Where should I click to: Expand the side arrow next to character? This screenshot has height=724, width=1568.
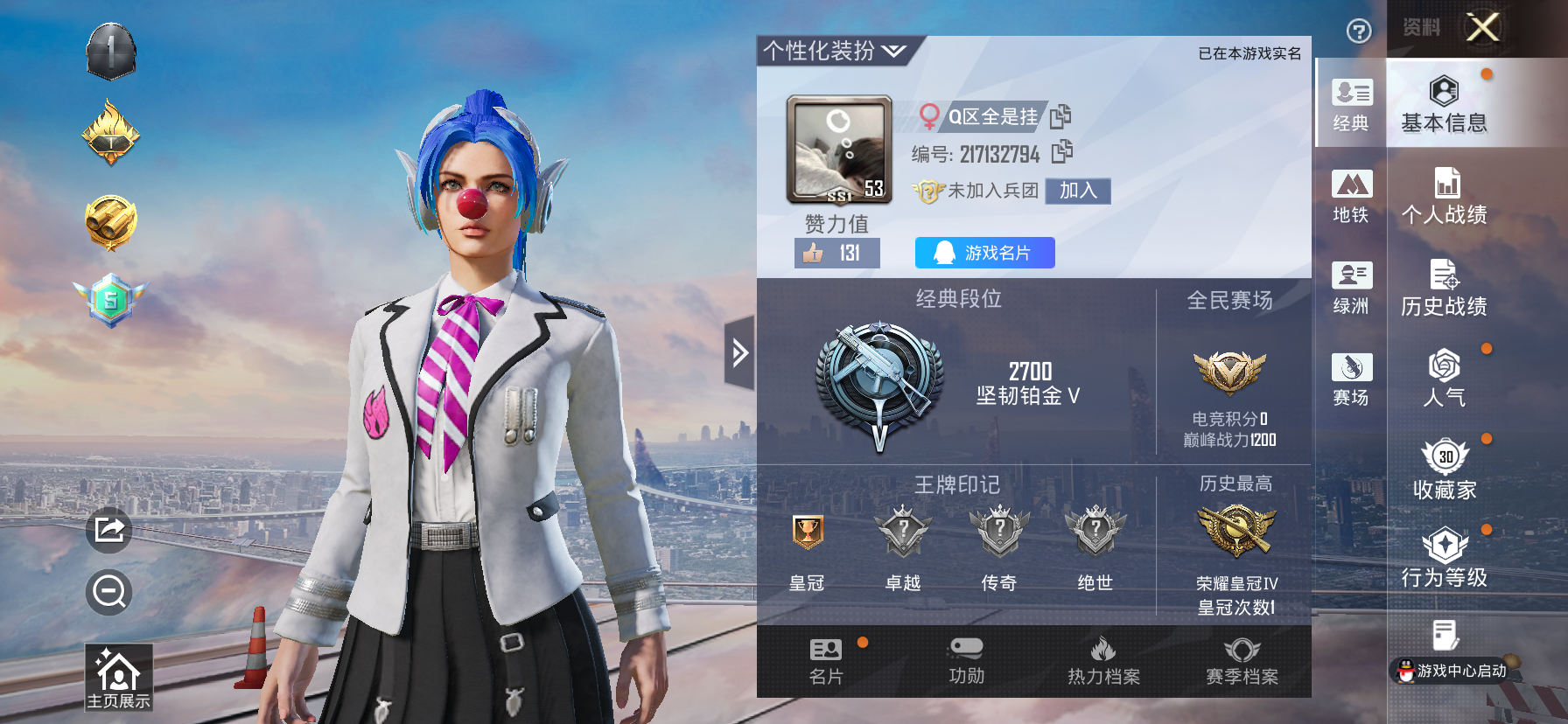click(x=739, y=352)
